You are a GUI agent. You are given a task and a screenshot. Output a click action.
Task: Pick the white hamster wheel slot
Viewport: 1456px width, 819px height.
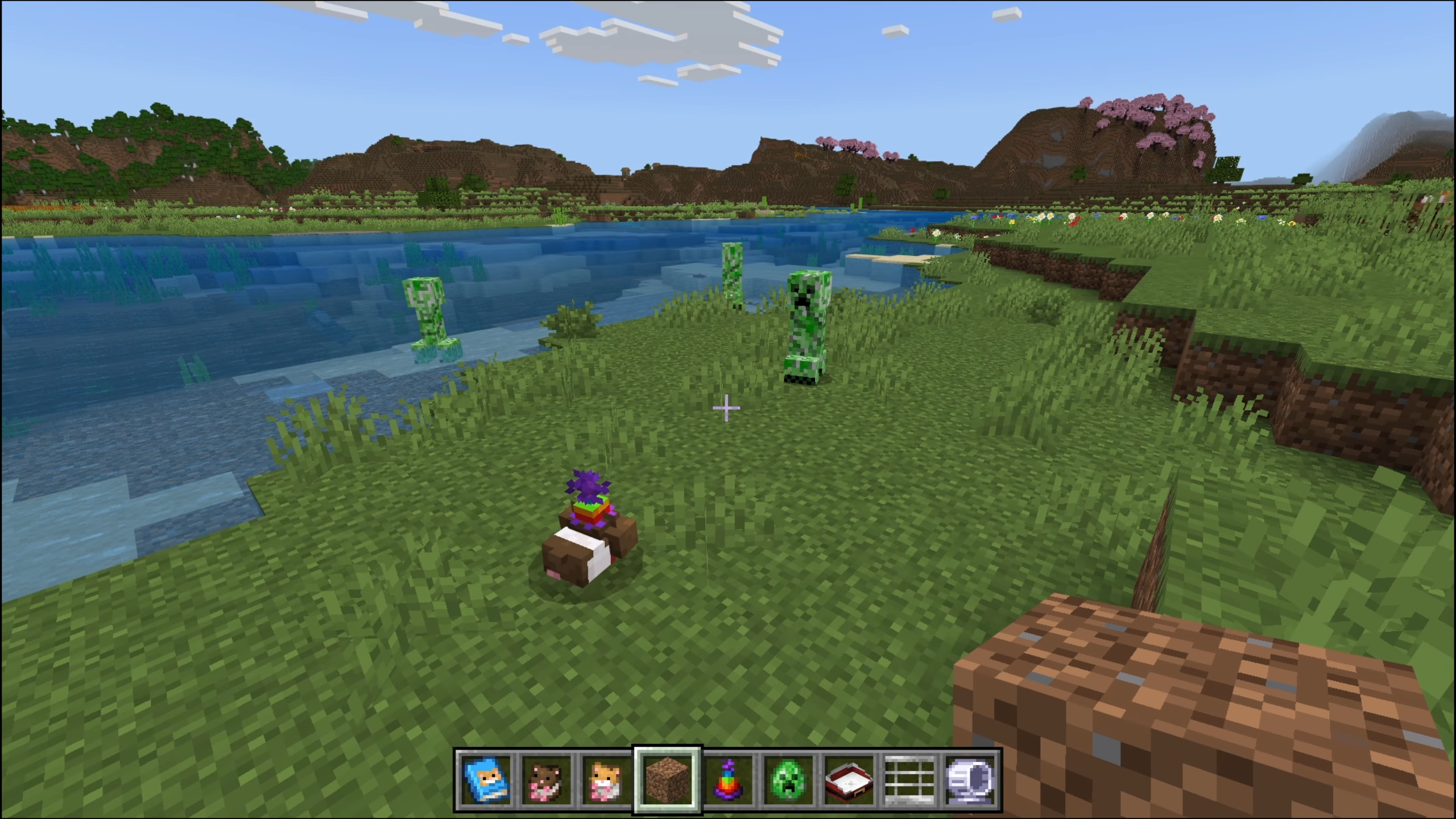(x=970, y=779)
